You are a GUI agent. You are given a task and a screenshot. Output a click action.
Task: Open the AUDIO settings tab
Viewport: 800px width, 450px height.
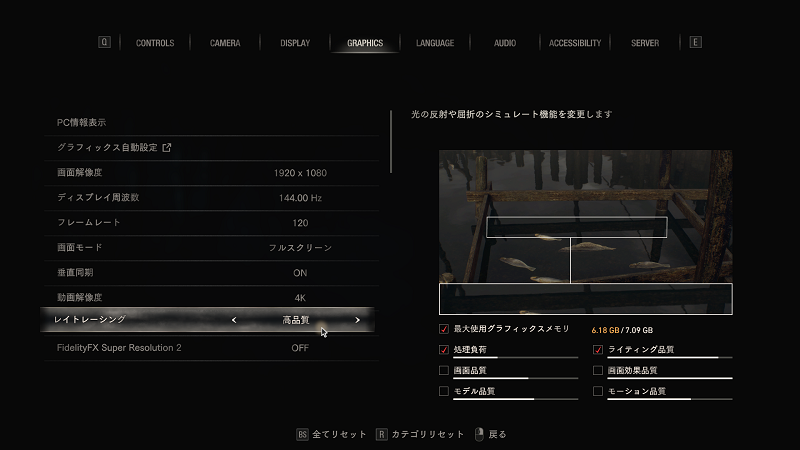[x=505, y=43]
